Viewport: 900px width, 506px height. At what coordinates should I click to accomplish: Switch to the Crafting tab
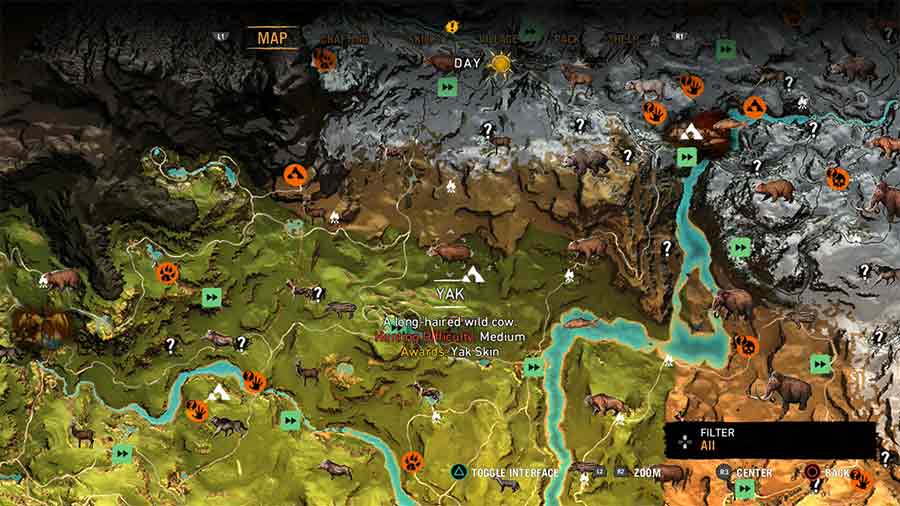click(x=344, y=39)
